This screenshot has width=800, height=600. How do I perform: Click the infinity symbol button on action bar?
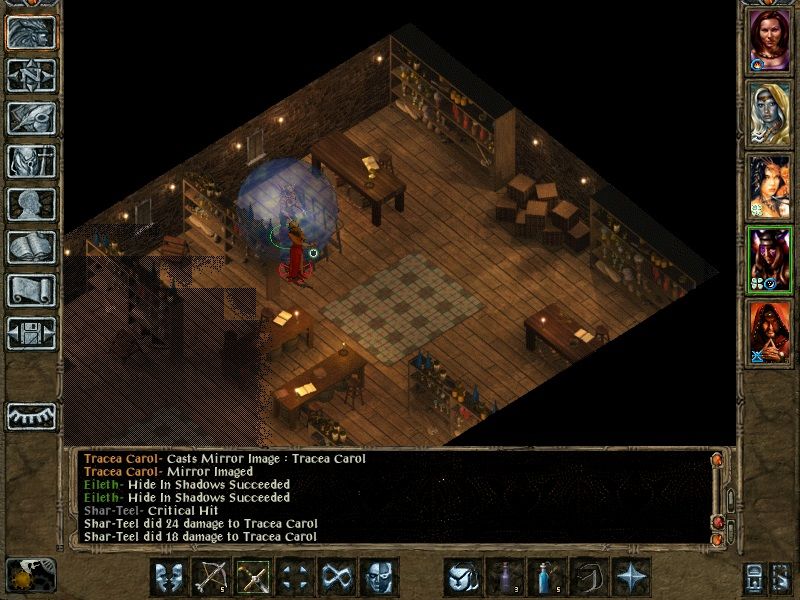click(x=337, y=577)
